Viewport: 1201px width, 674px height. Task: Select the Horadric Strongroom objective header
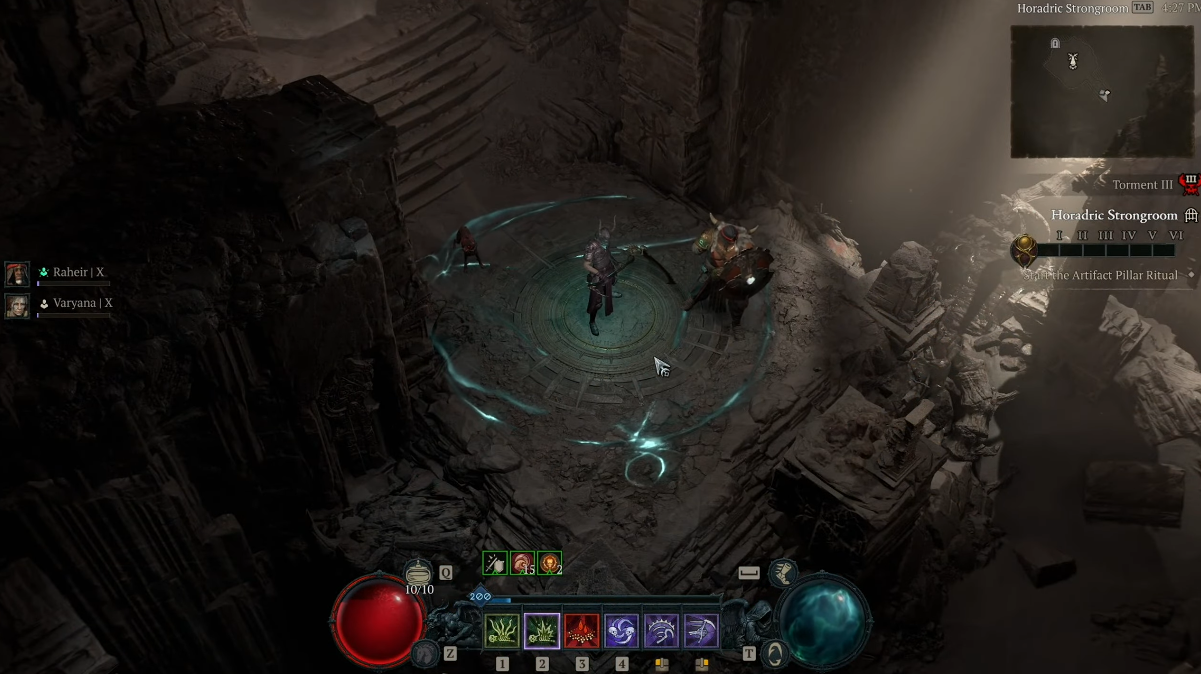coord(1114,215)
